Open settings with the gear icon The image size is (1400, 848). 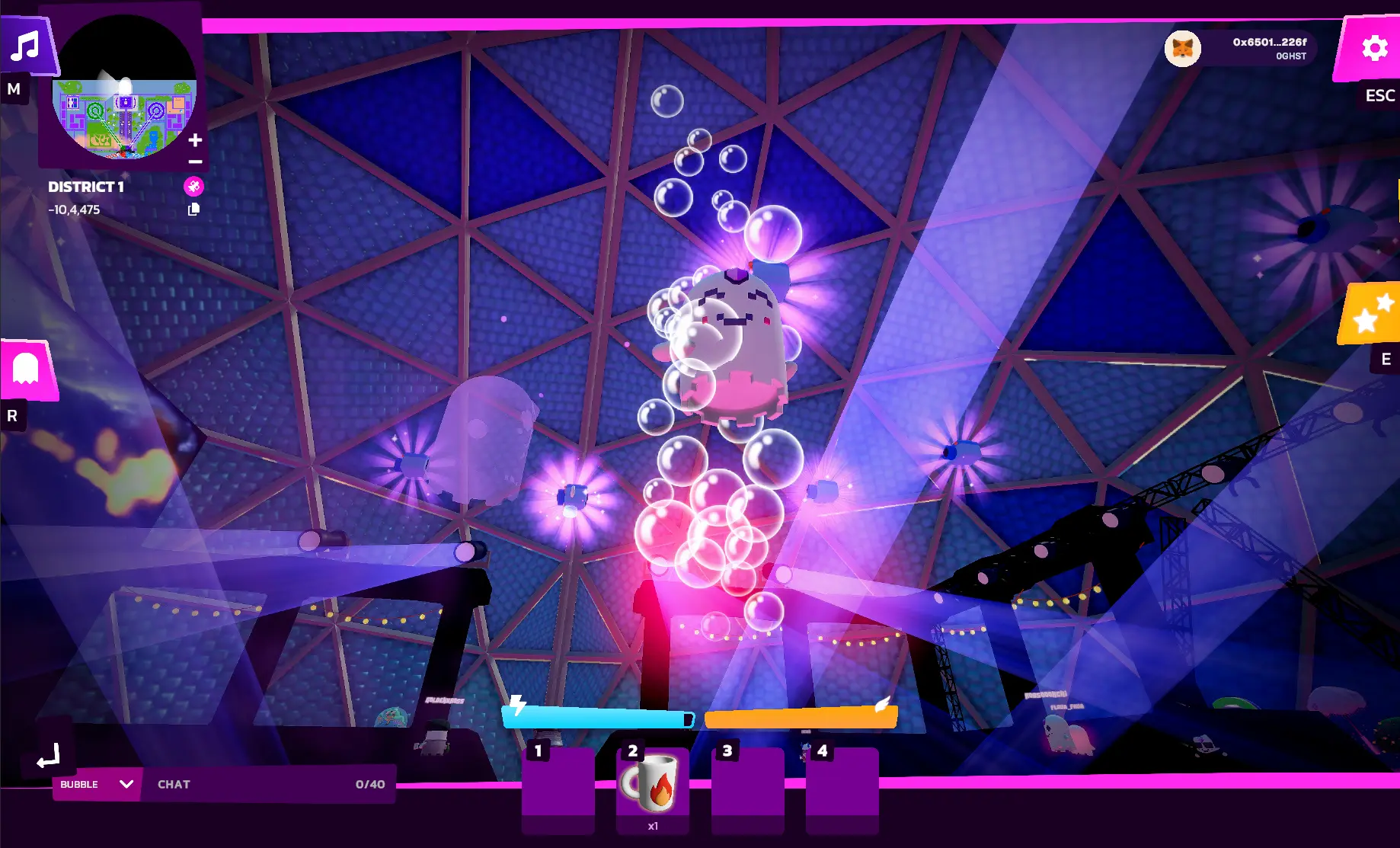coord(1373,47)
